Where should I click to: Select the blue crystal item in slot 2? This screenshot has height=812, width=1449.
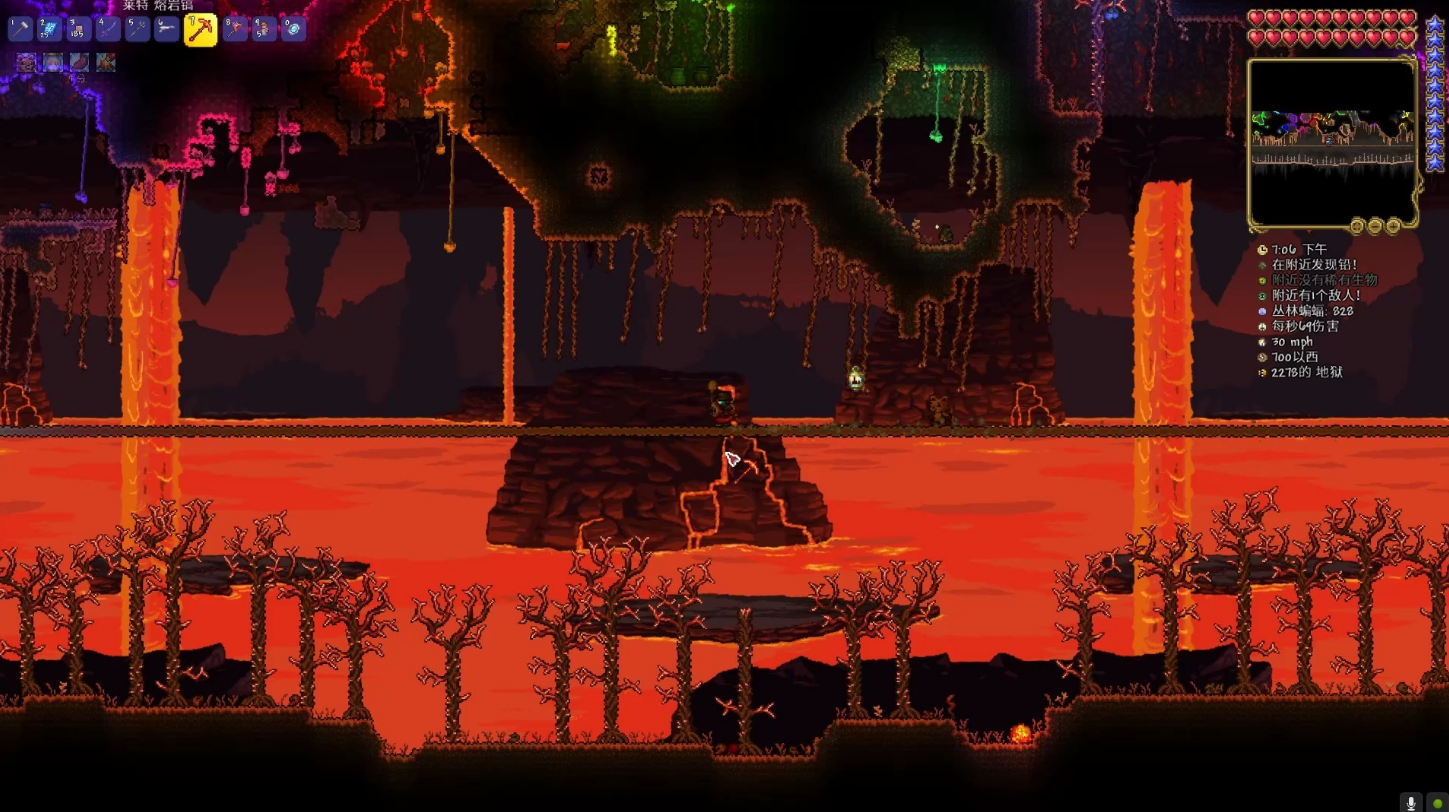point(49,29)
